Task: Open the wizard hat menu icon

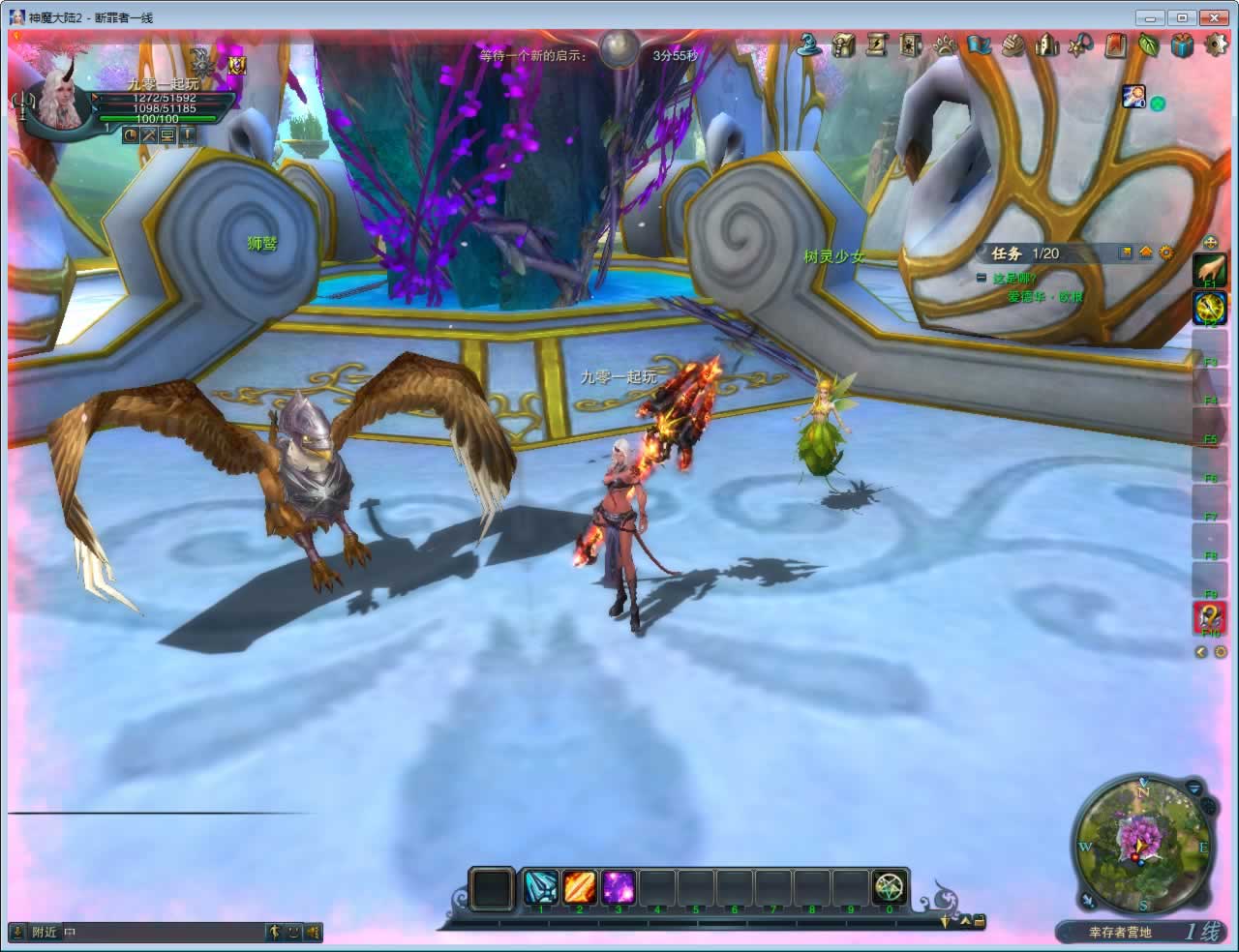Action: 810,45
